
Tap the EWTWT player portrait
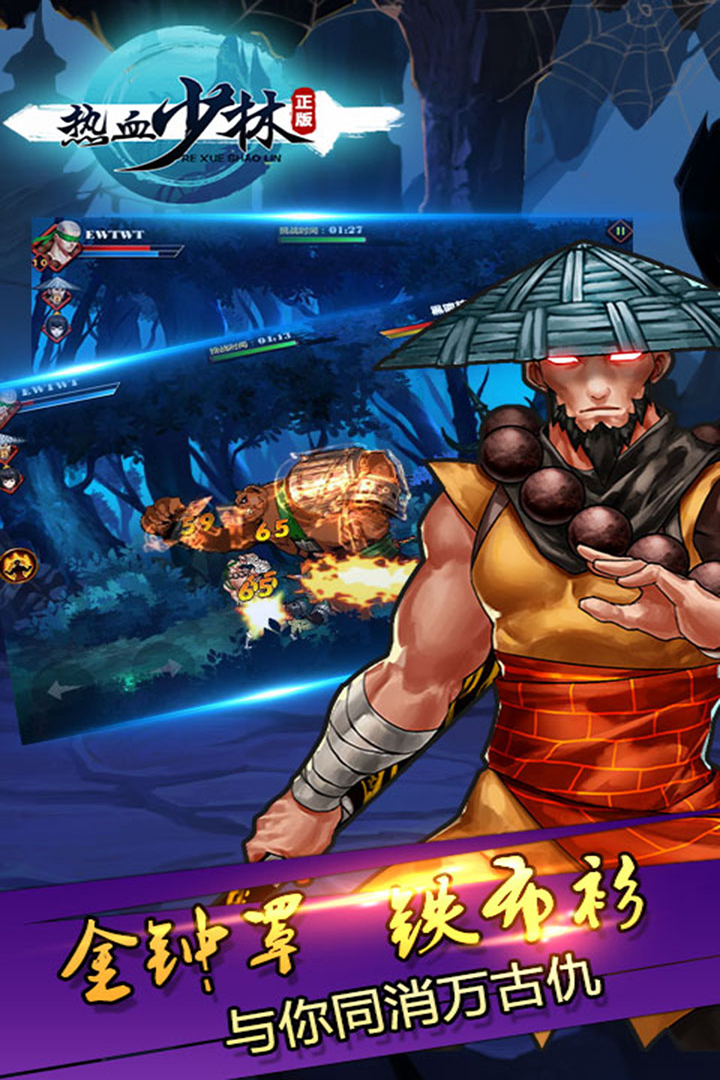pos(62,243)
